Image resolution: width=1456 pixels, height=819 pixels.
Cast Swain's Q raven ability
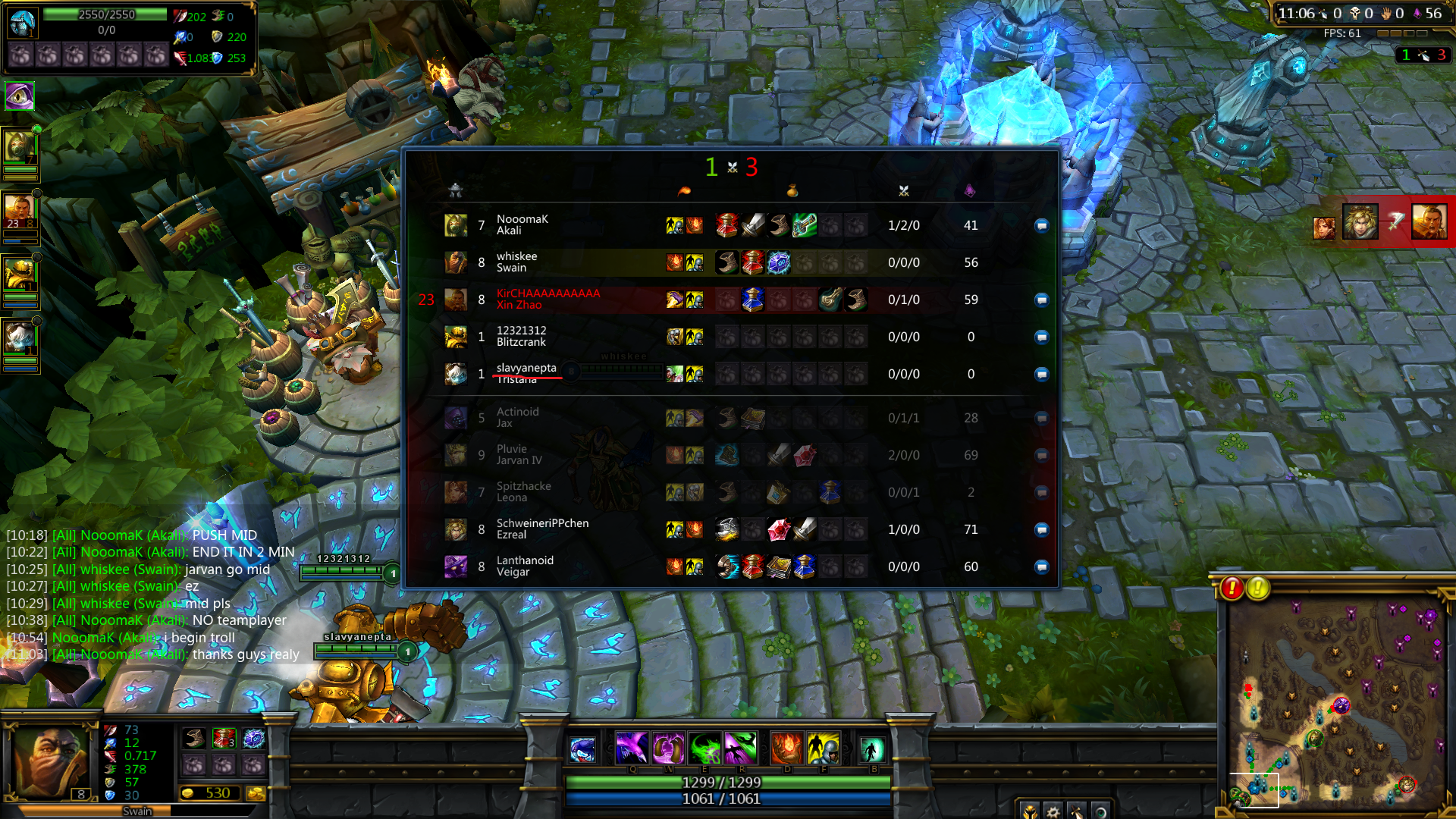[x=631, y=748]
